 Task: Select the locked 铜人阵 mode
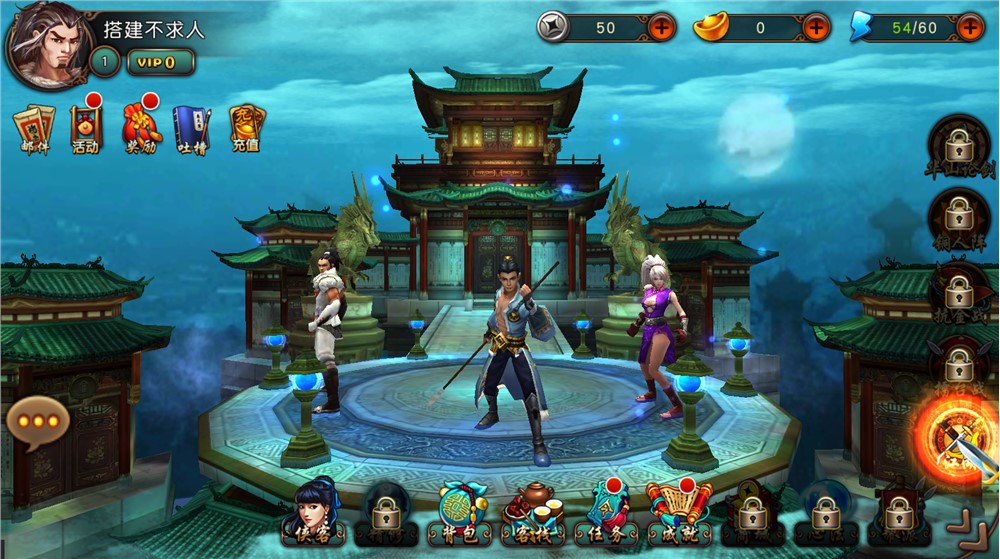pos(958,220)
